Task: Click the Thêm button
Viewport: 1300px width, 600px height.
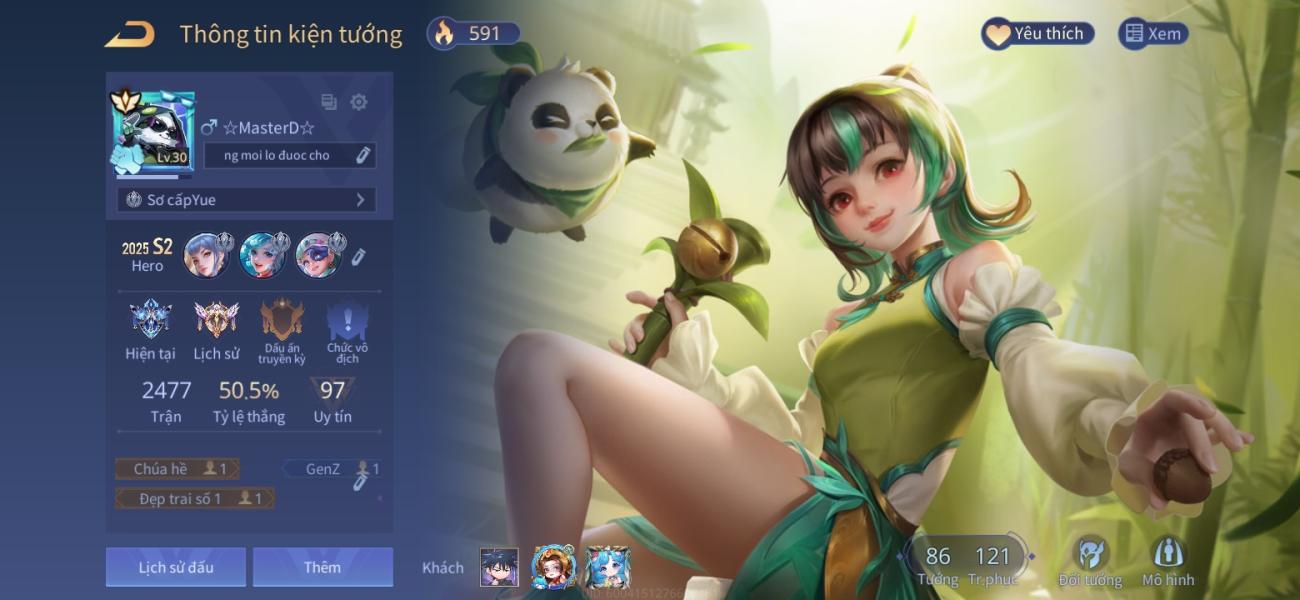Action: 322,567
